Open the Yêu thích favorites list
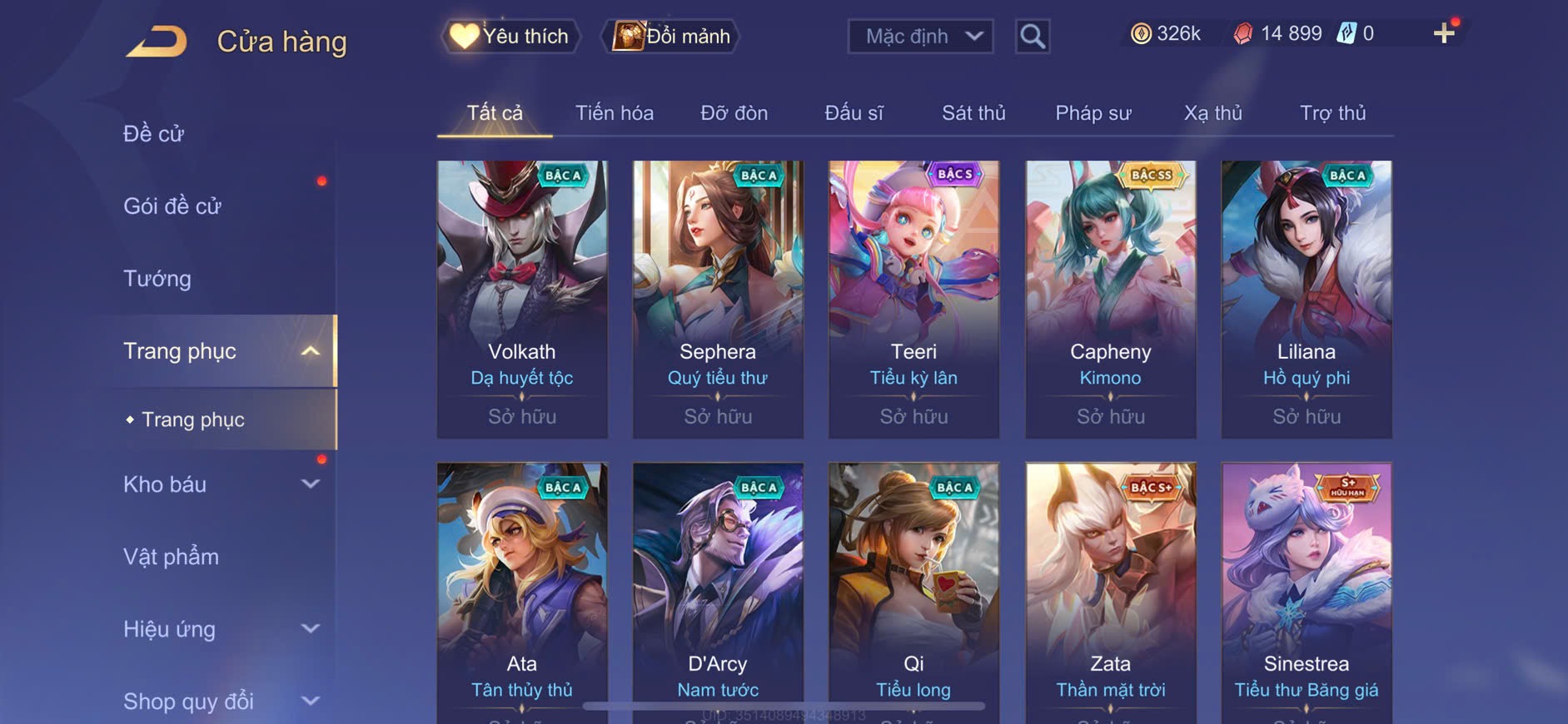The height and width of the screenshot is (724, 1568). coord(510,37)
